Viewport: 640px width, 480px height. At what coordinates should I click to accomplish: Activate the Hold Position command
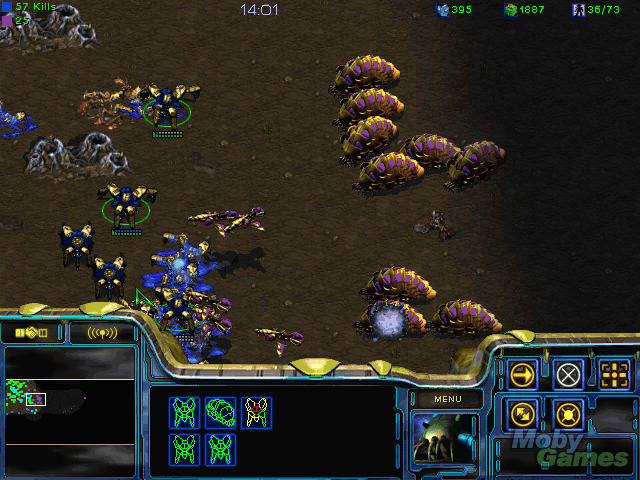point(568,413)
